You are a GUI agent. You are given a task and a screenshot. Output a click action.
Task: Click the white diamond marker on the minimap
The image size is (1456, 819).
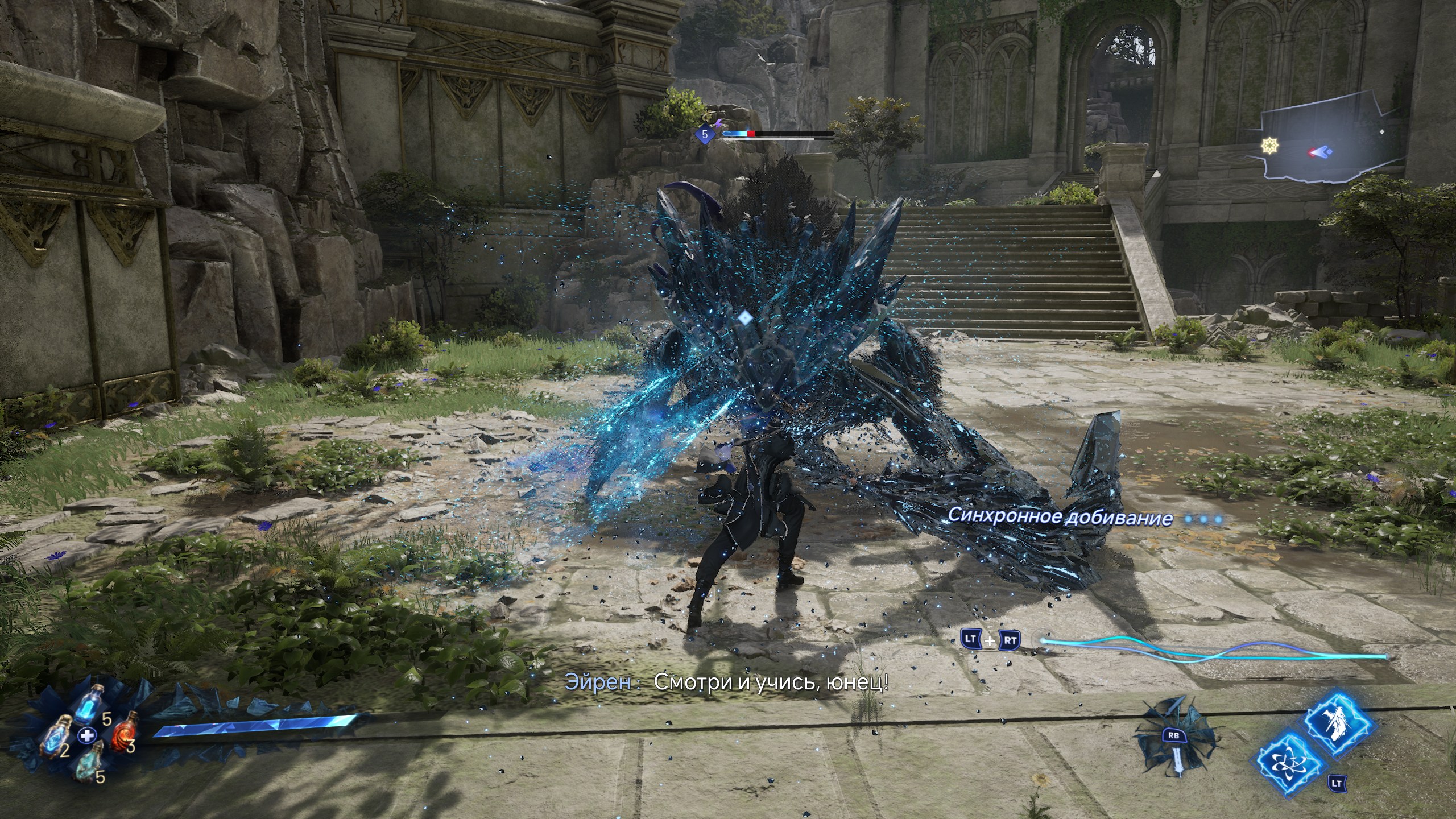[x=1383, y=132]
